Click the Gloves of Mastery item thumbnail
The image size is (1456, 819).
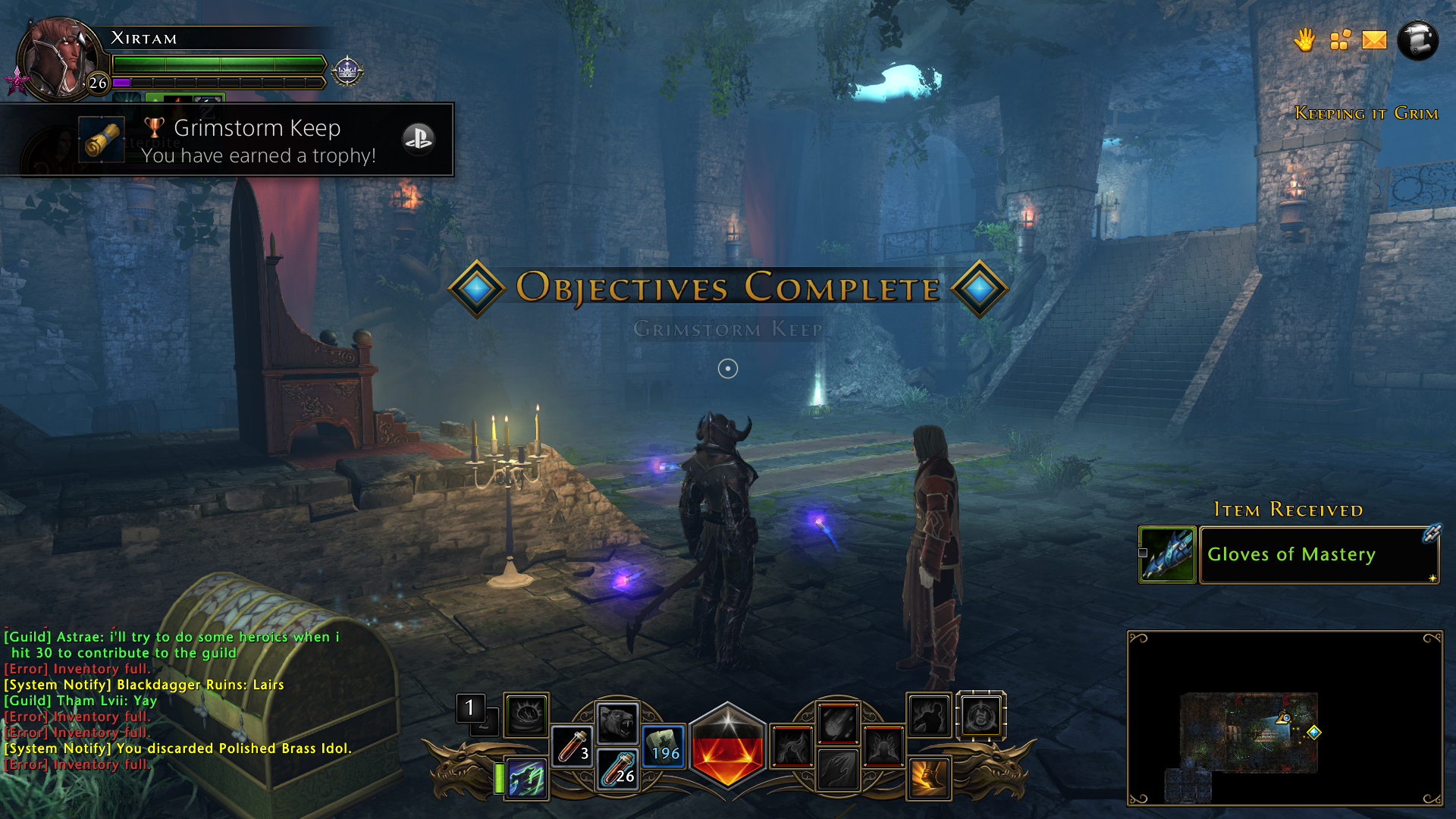point(1166,554)
